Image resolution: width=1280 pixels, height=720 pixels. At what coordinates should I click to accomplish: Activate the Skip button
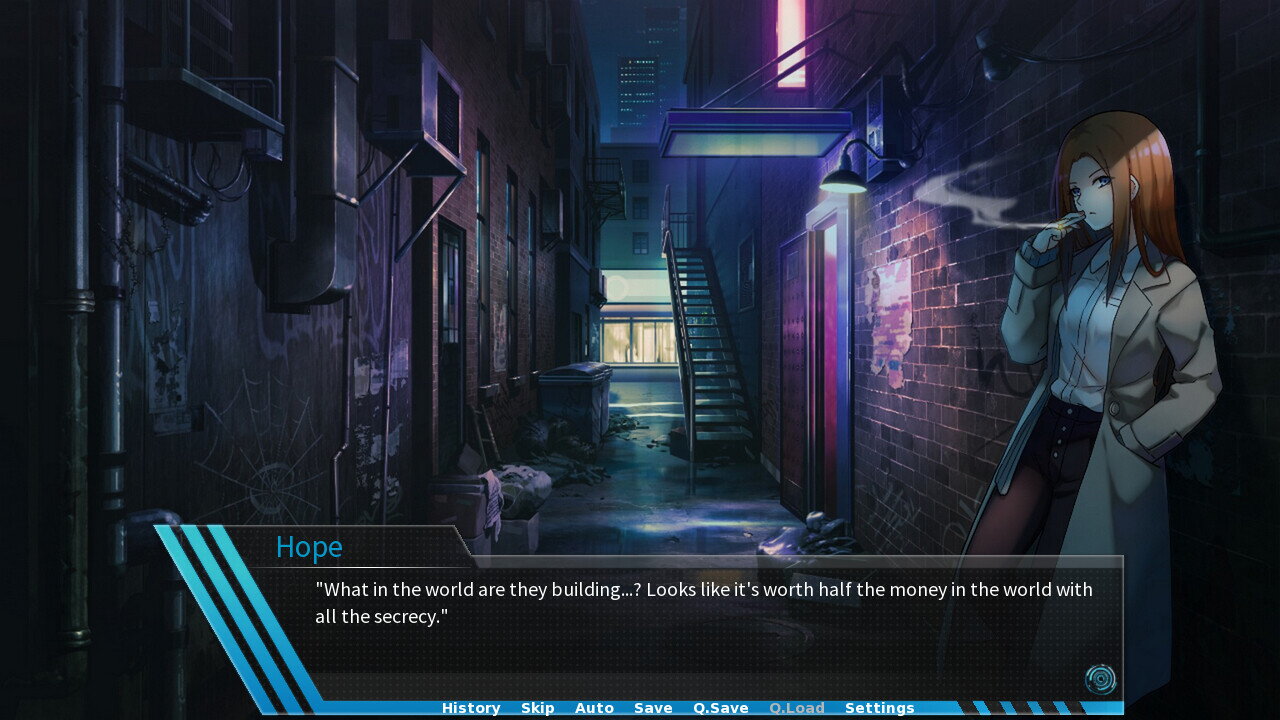click(x=537, y=708)
